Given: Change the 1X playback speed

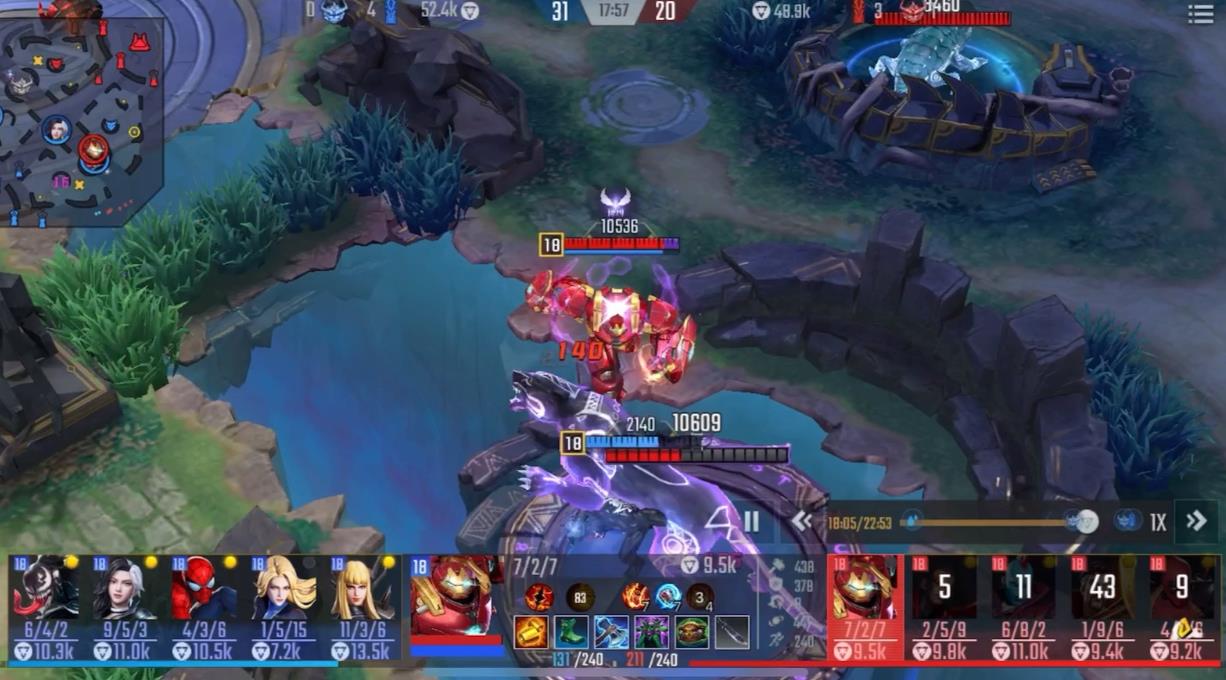Looking at the screenshot, I should click(x=1158, y=522).
